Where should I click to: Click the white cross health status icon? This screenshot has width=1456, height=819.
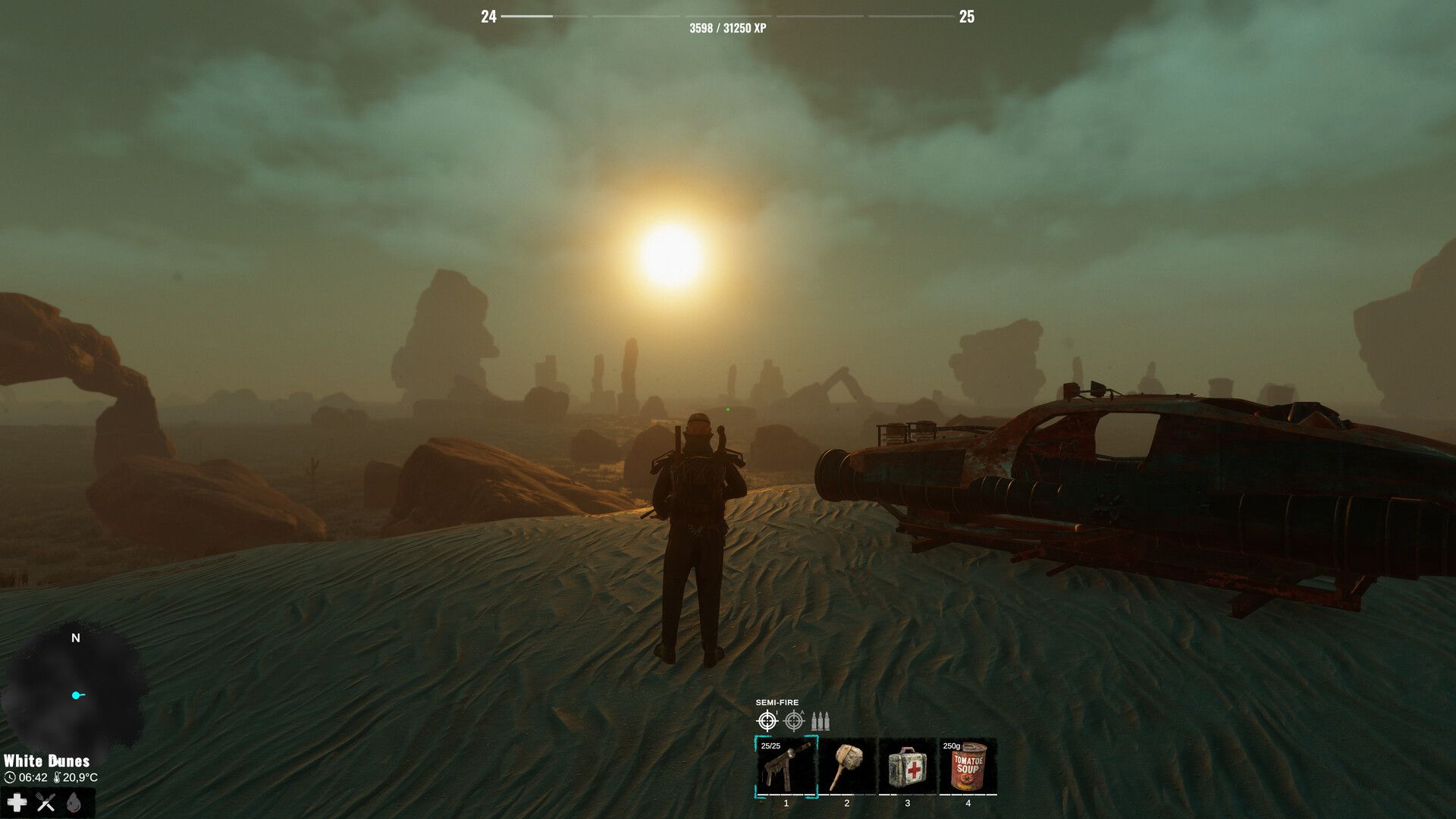pyautogui.click(x=17, y=802)
